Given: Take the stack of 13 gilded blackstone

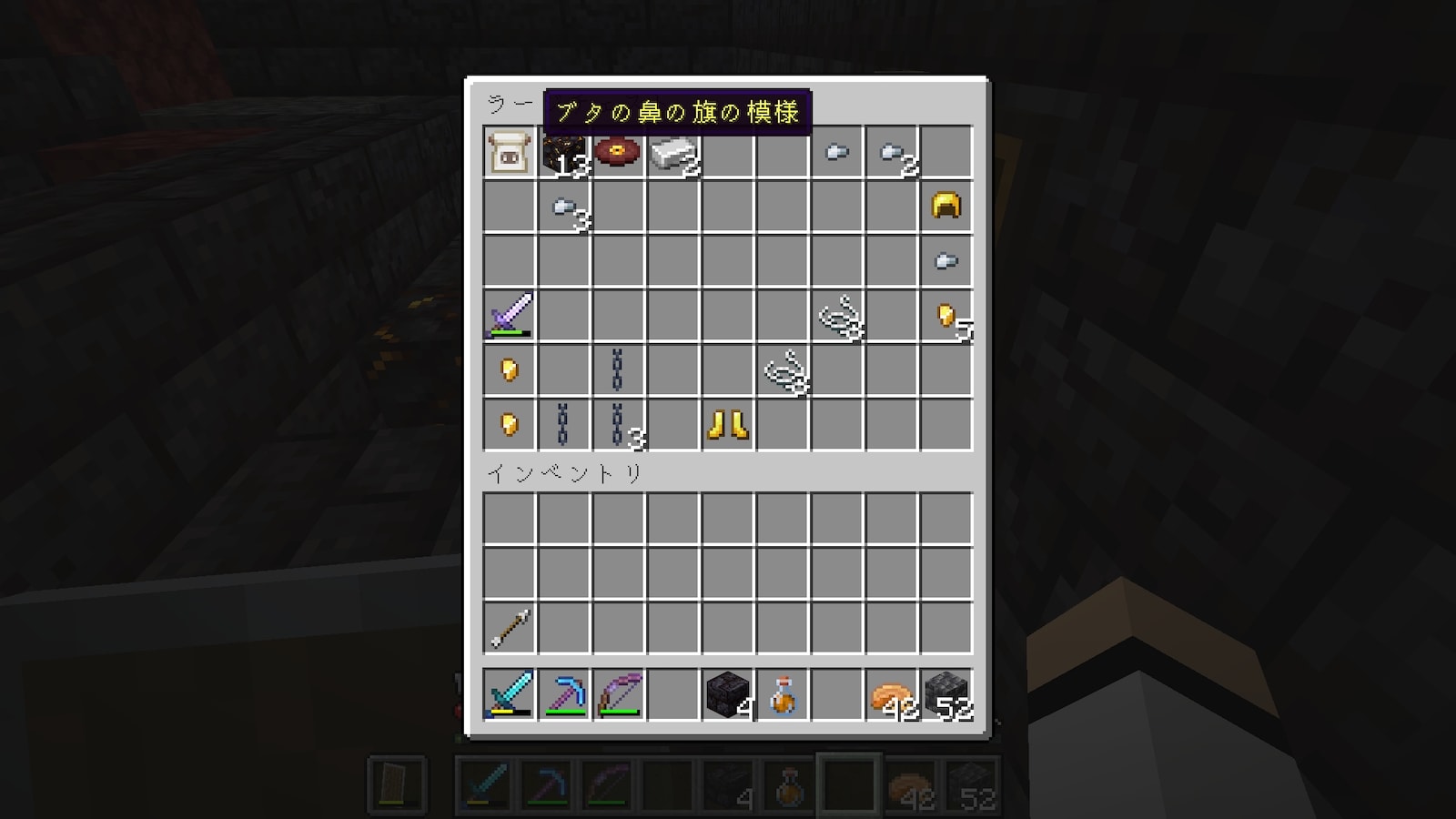Looking at the screenshot, I should (564, 152).
